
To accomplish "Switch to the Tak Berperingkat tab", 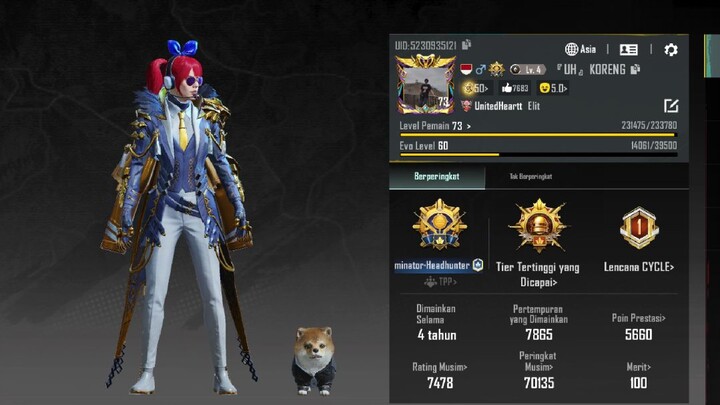I will [x=528, y=176].
